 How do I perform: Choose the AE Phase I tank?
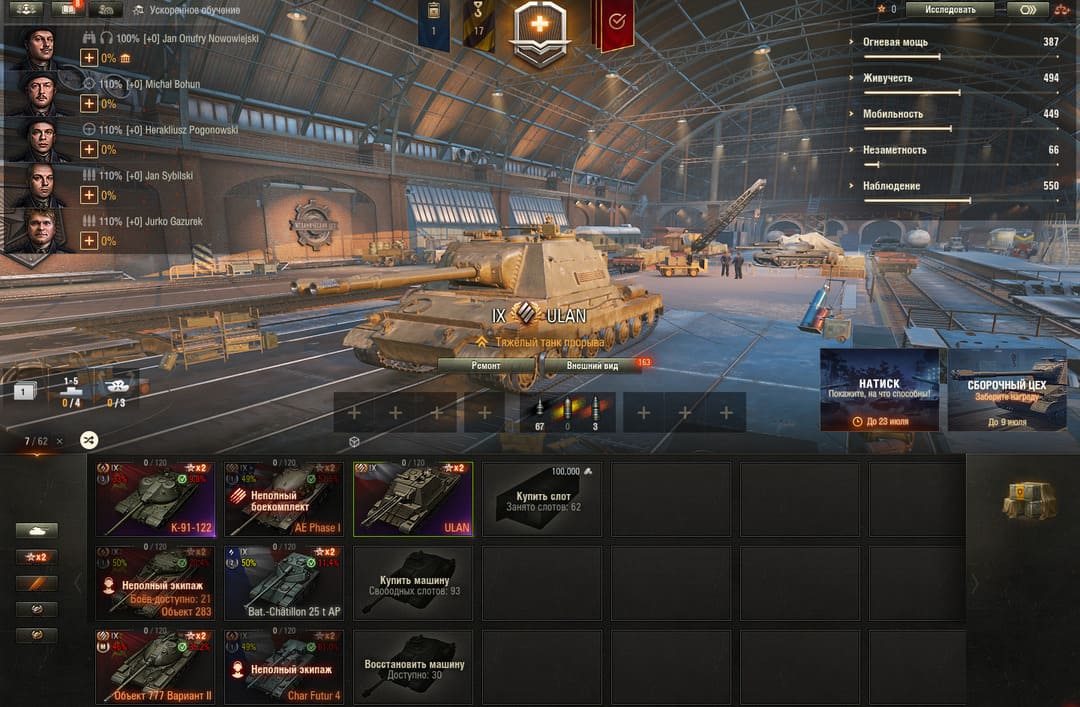click(x=283, y=498)
